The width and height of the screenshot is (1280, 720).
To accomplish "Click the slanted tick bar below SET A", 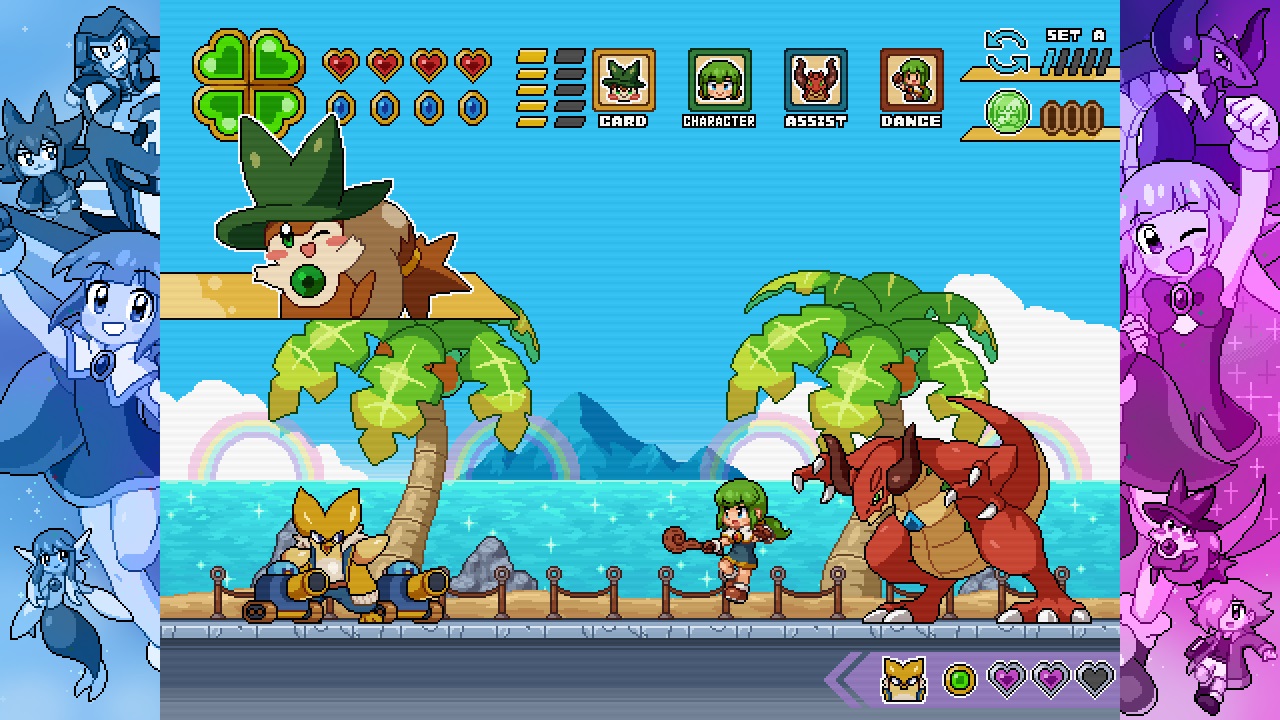I will pos(1075,64).
